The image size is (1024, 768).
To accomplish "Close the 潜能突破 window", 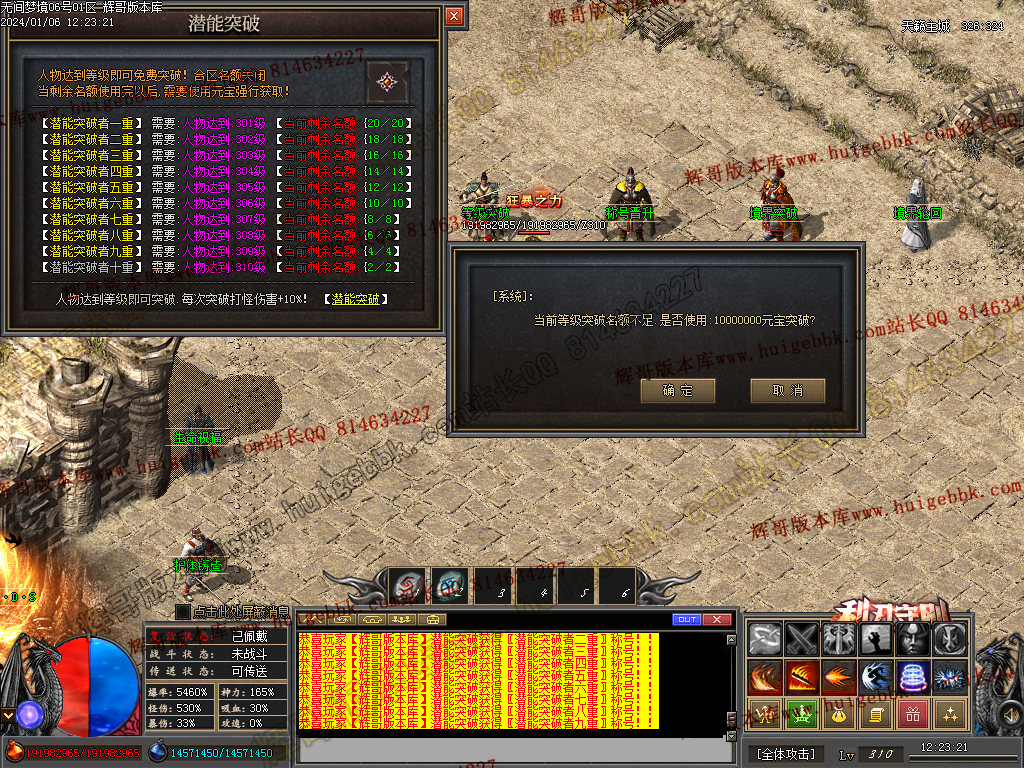I will coord(454,16).
